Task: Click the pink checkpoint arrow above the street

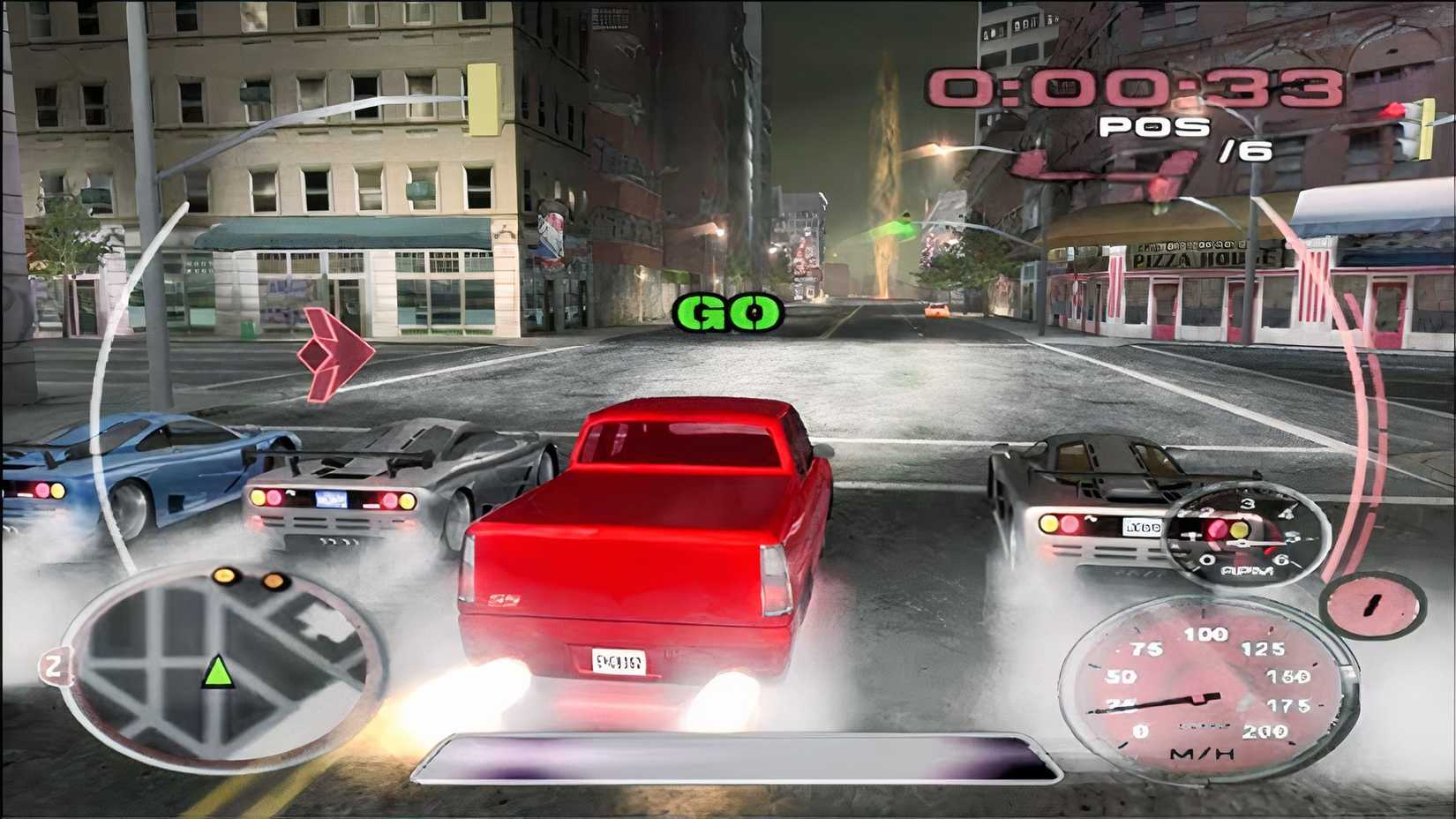Action: coord(335,353)
